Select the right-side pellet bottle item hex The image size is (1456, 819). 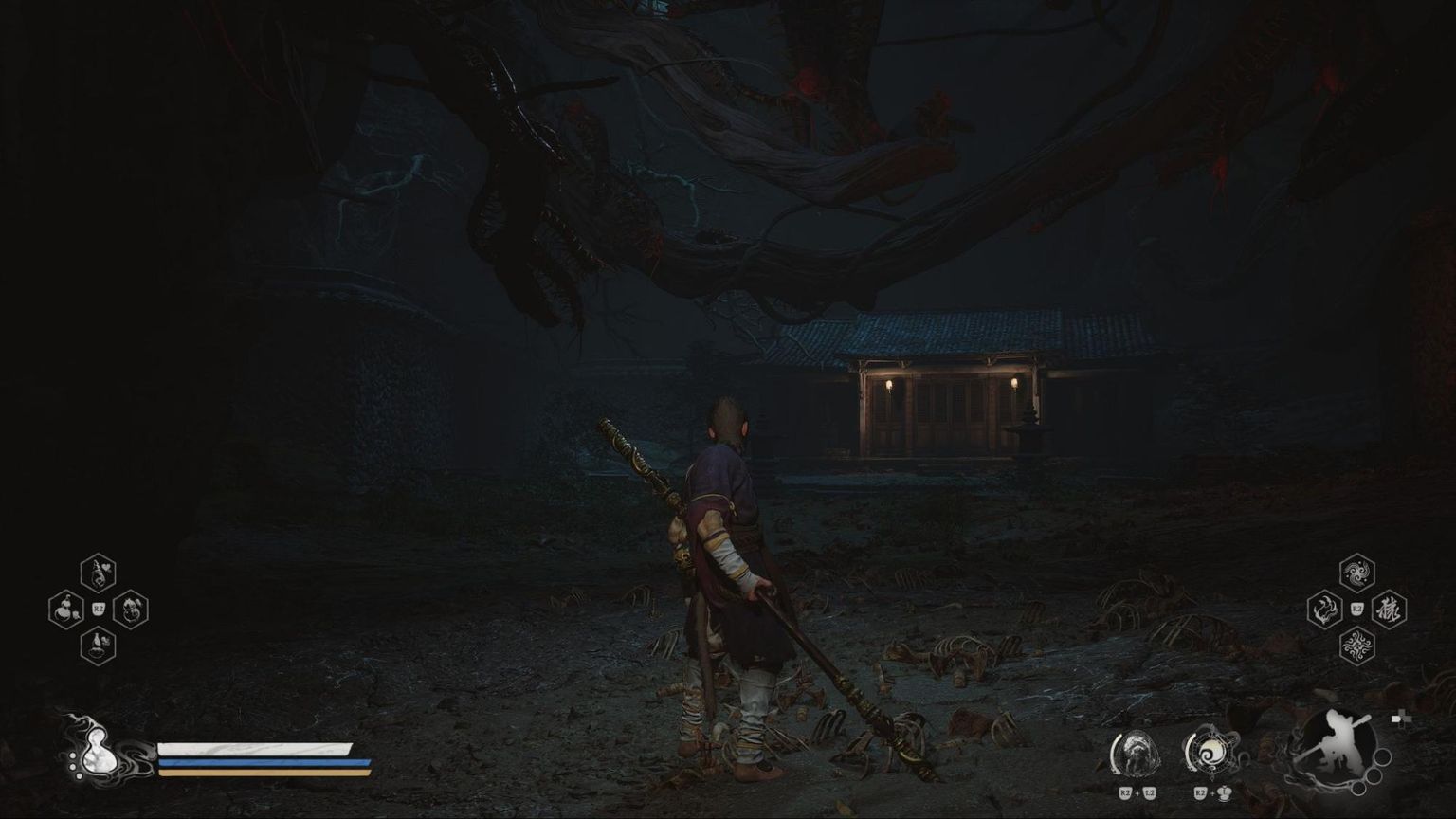pos(133,610)
